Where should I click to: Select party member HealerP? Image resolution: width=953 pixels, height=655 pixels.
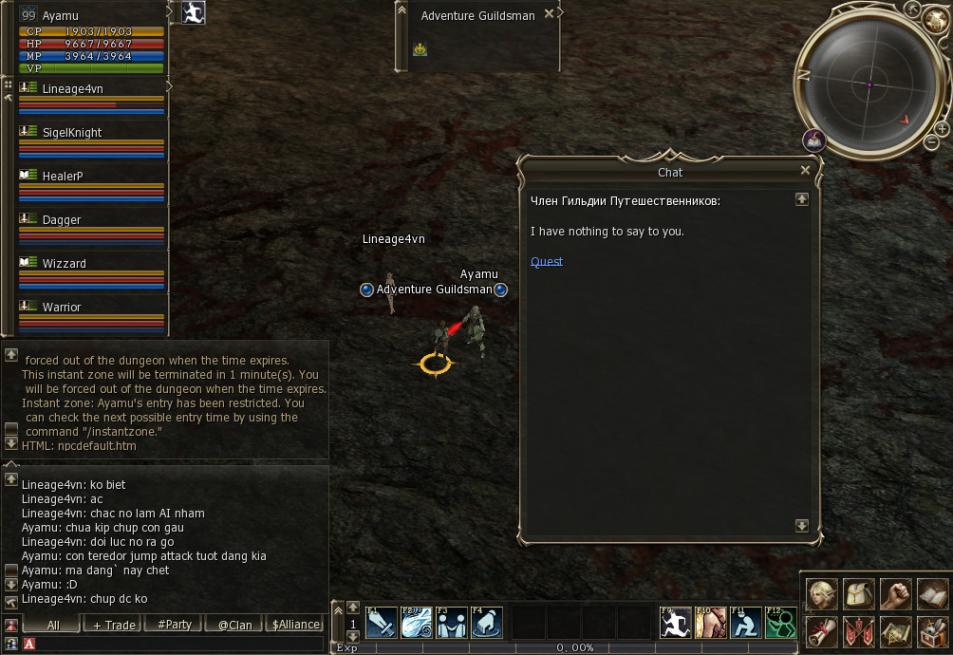pos(62,176)
